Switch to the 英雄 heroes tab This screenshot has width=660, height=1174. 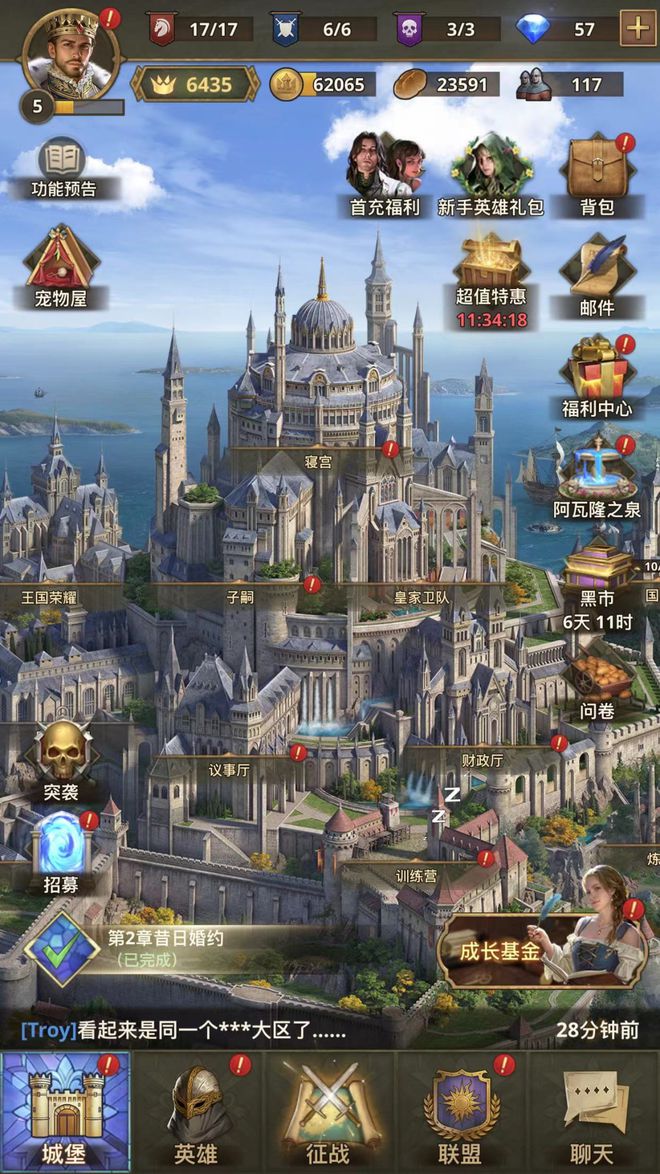[195, 1110]
